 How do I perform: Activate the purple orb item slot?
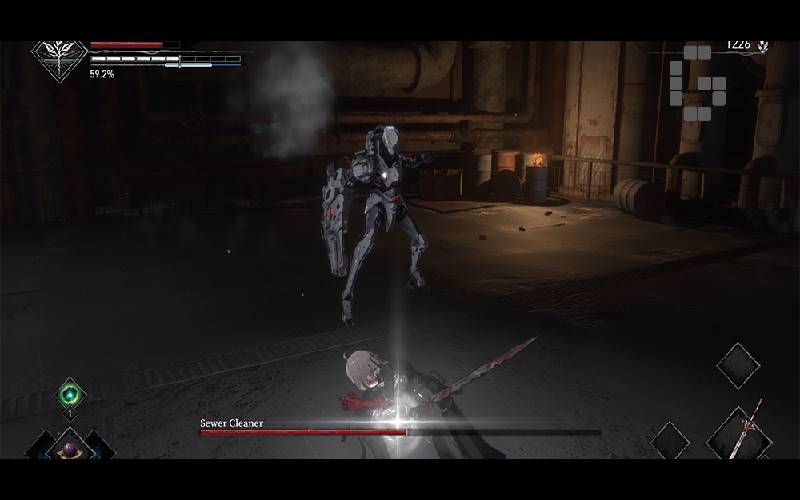[x=70, y=448]
